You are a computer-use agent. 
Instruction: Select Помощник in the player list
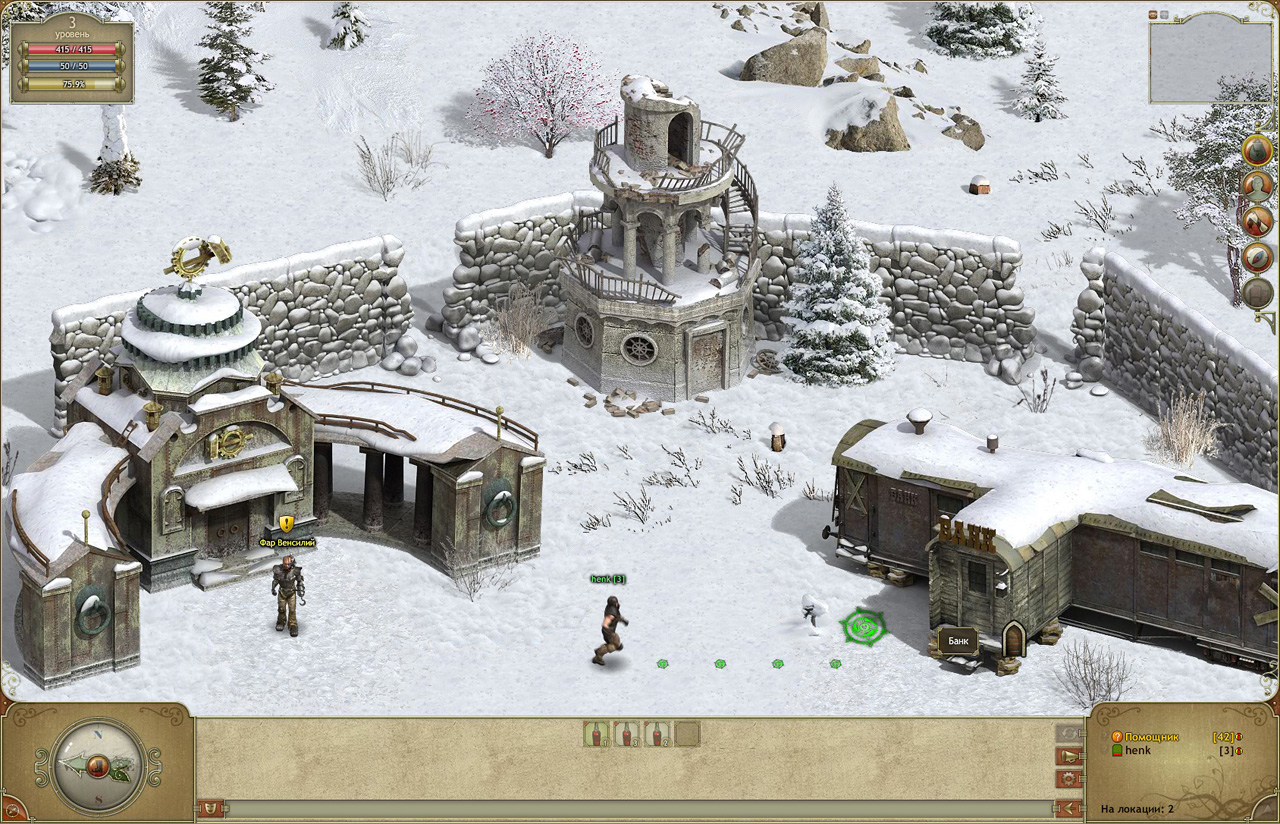pos(1152,737)
